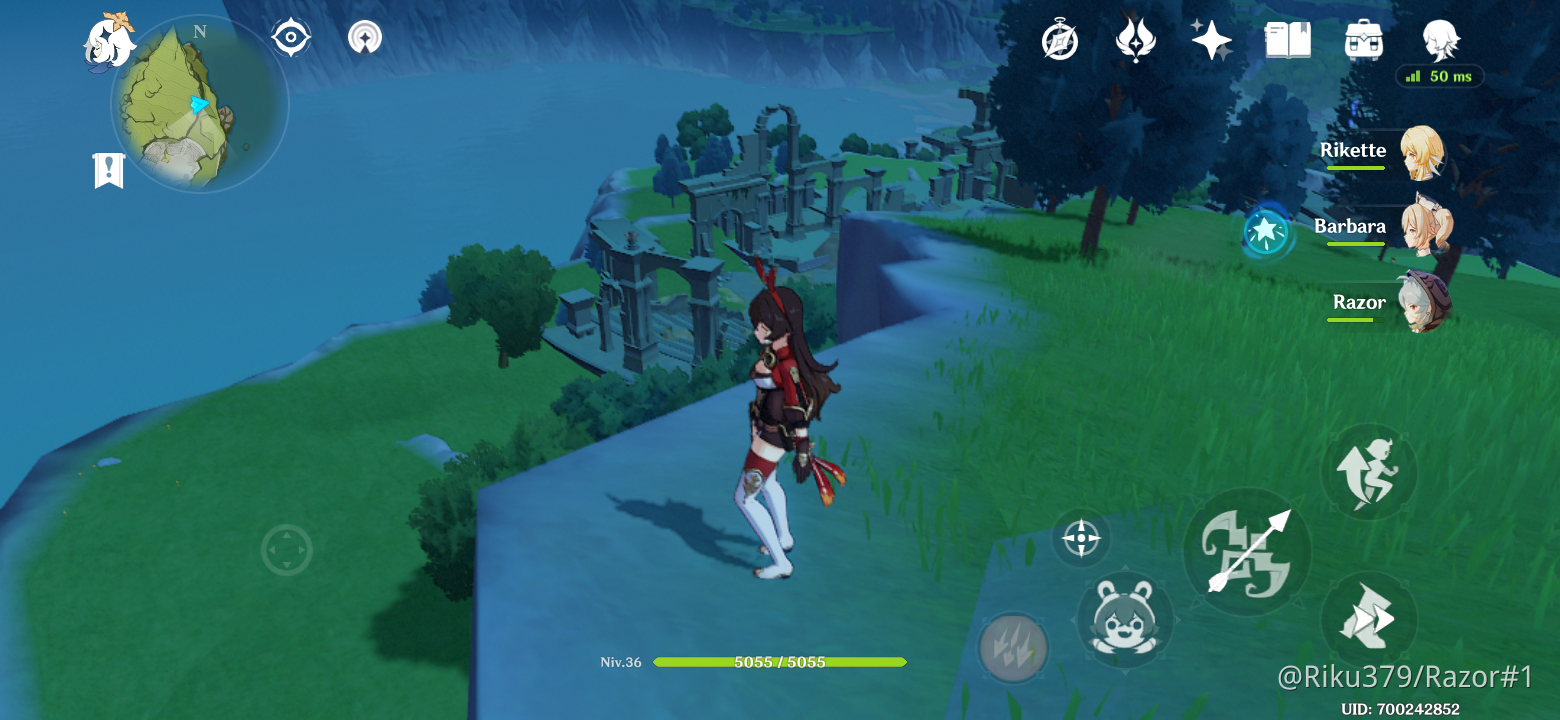
Task: Open the Events timer menu
Action: 1060,40
